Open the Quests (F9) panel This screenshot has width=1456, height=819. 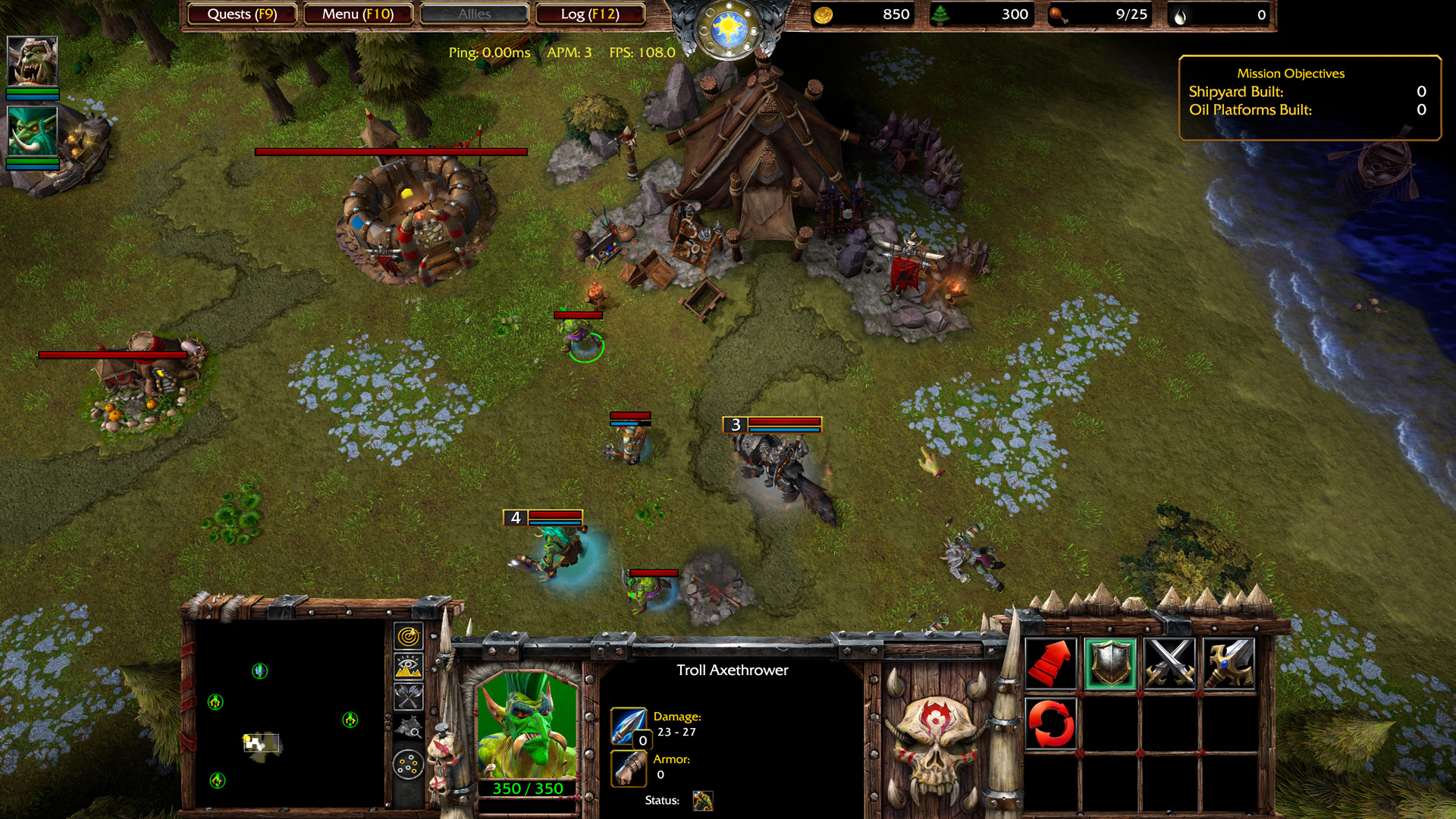[x=242, y=14]
